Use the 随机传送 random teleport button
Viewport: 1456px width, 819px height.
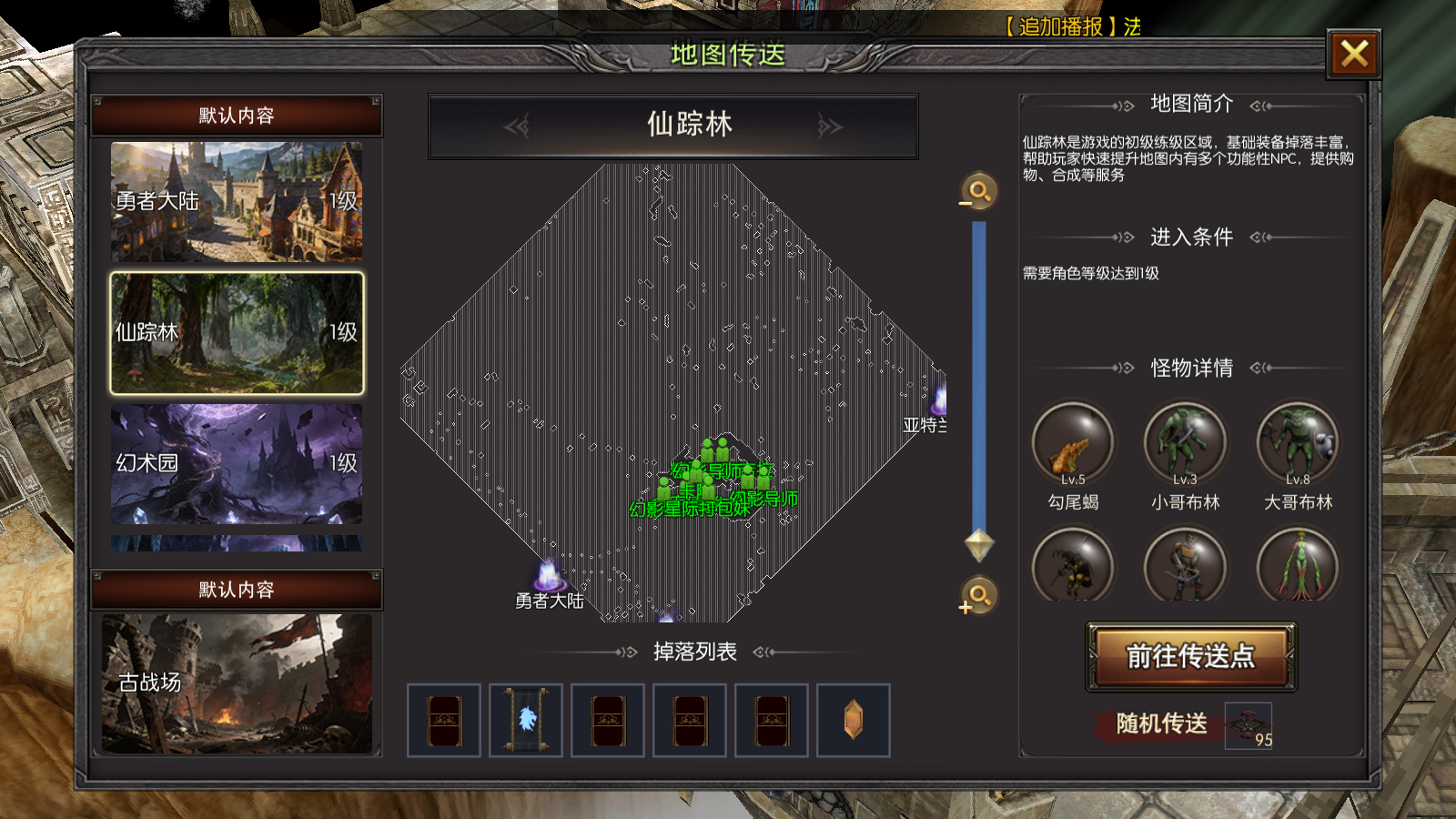(x=1163, y=723)
